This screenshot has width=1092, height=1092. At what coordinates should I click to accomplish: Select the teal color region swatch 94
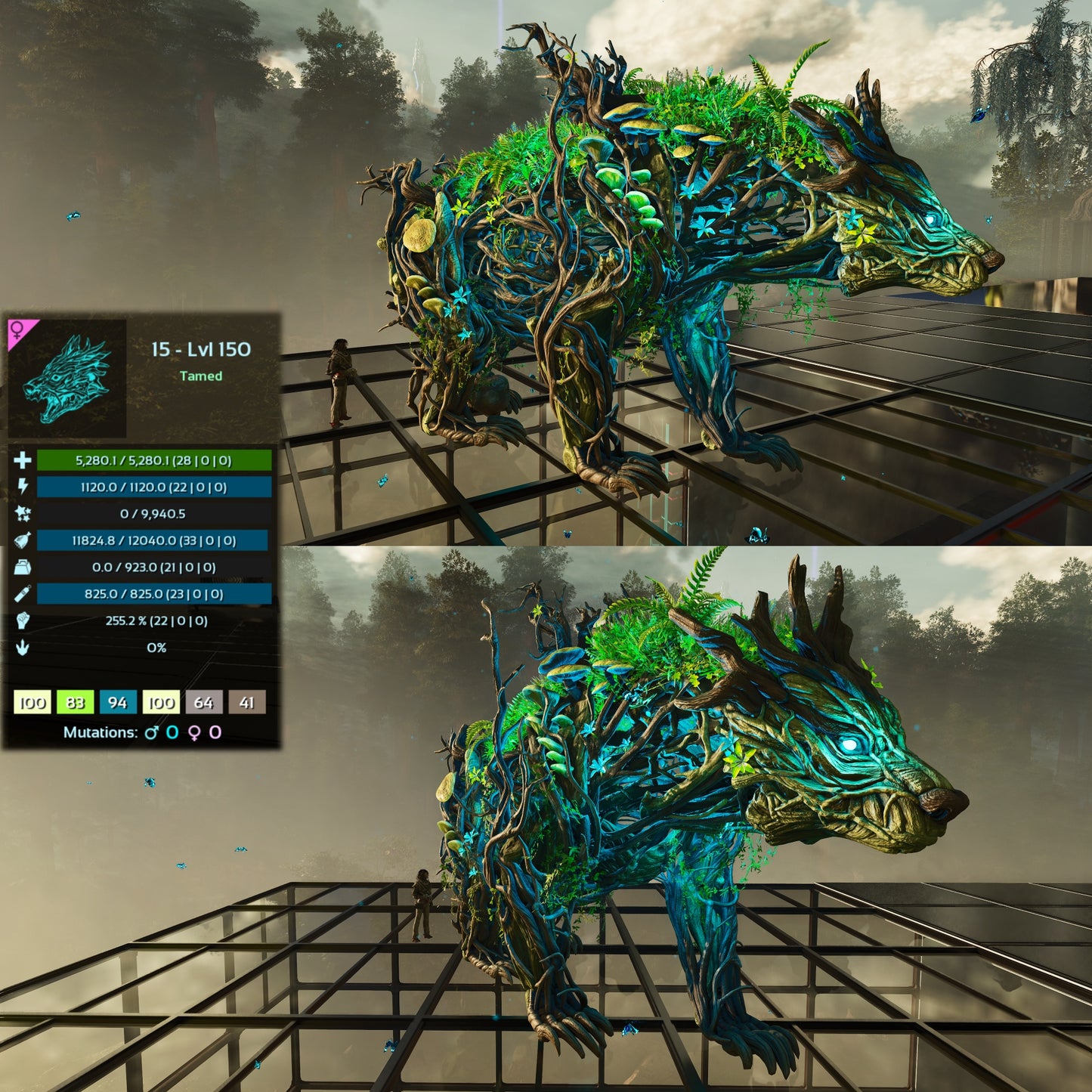click(117, 703)
